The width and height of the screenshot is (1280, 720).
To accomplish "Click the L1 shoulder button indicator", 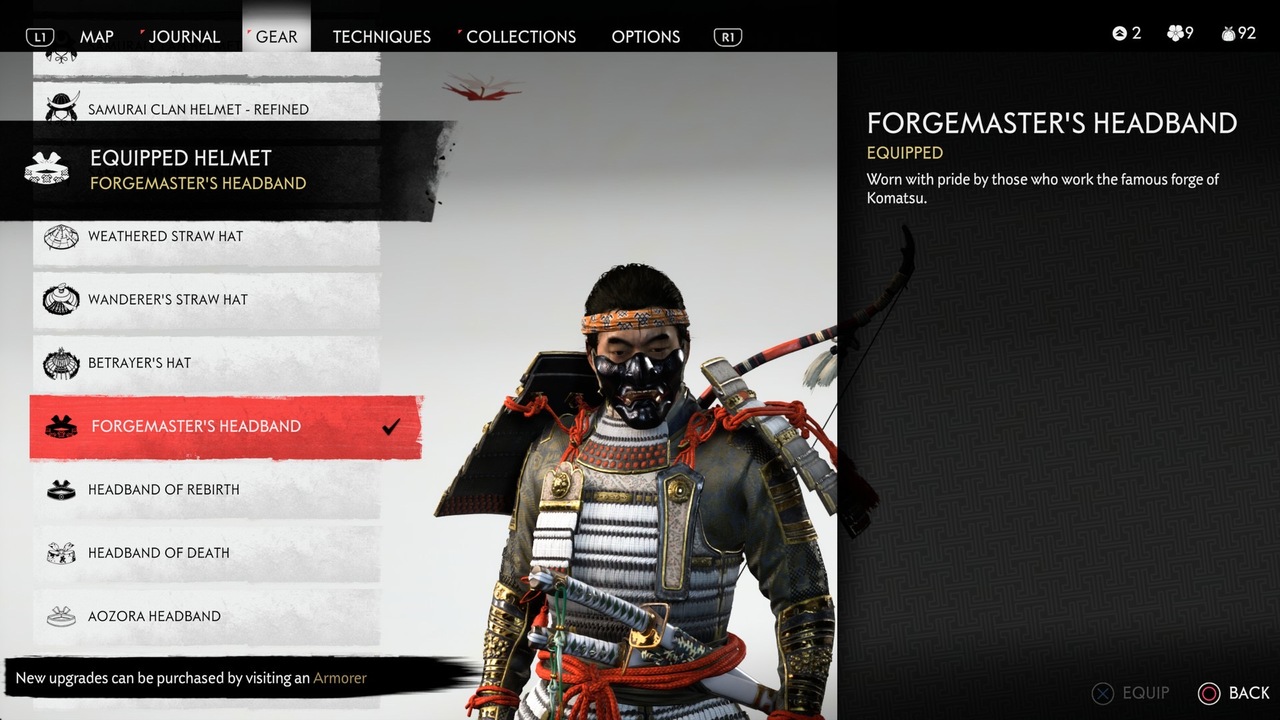I will tap(39, 36).
